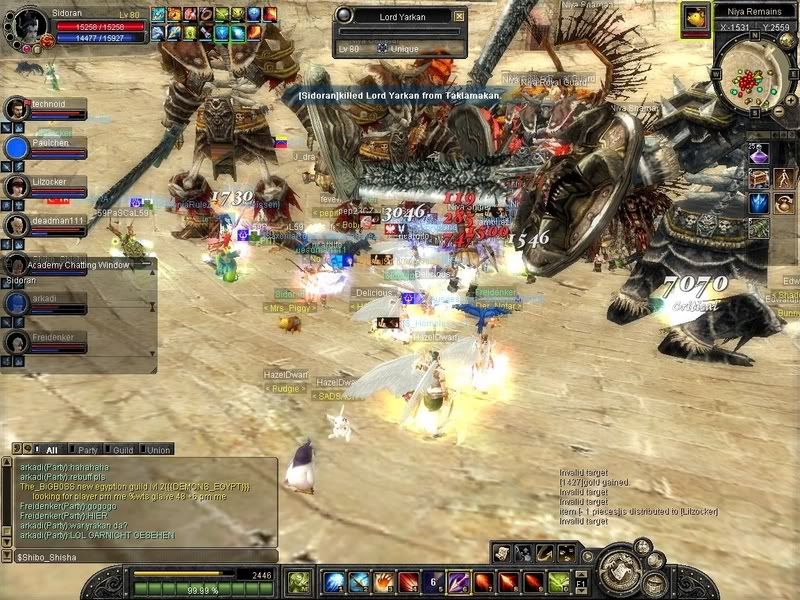Viewport: 800px width, 600px height.
Task: Activate the fire claw skill in slot 3
Action: [x=383, y=582]
